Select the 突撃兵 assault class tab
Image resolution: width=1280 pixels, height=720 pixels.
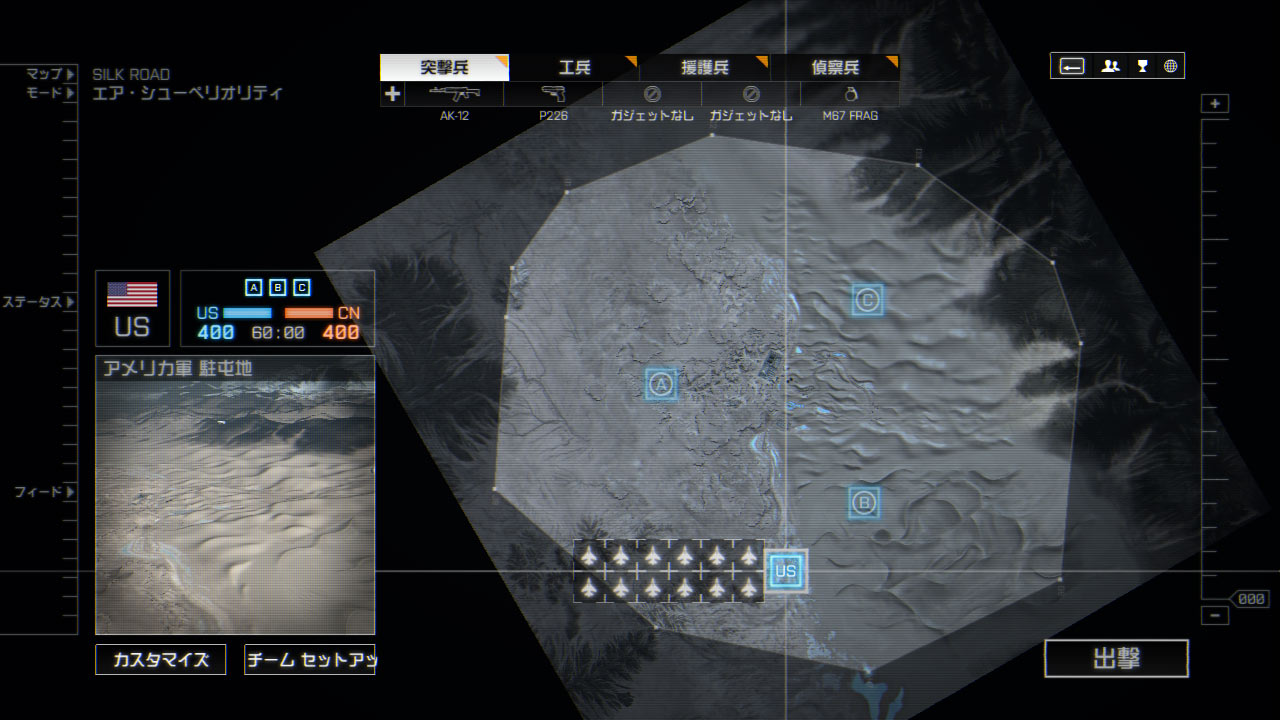click(444, 68)
